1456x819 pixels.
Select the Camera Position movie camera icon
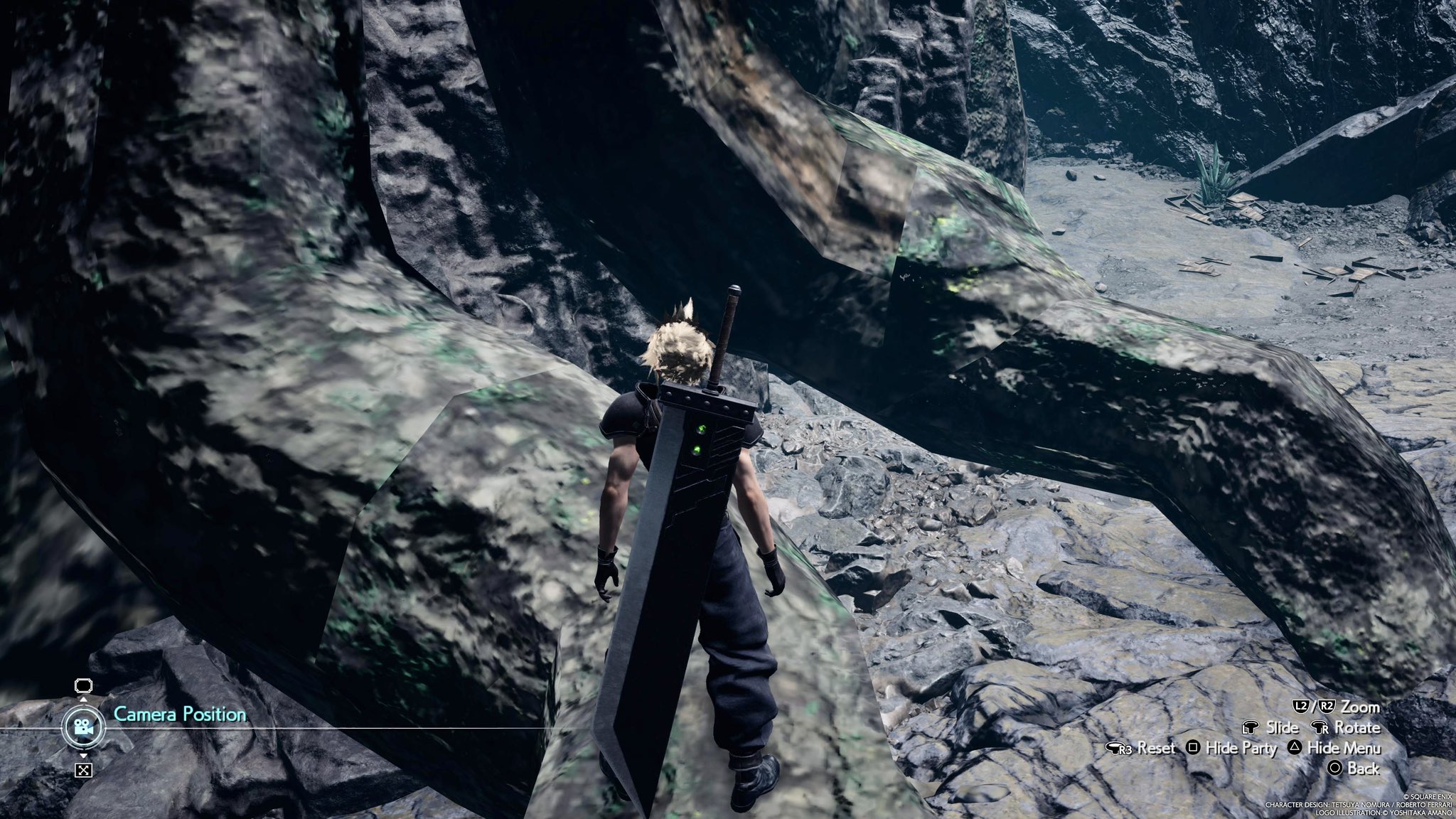coord(83,727)
